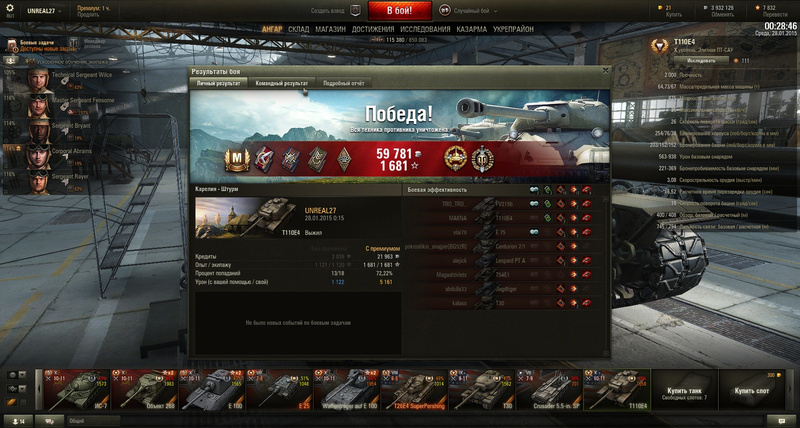Click the Исследовать button for T110E4
Screen dimensions: 800x428
tap(700, 60)
